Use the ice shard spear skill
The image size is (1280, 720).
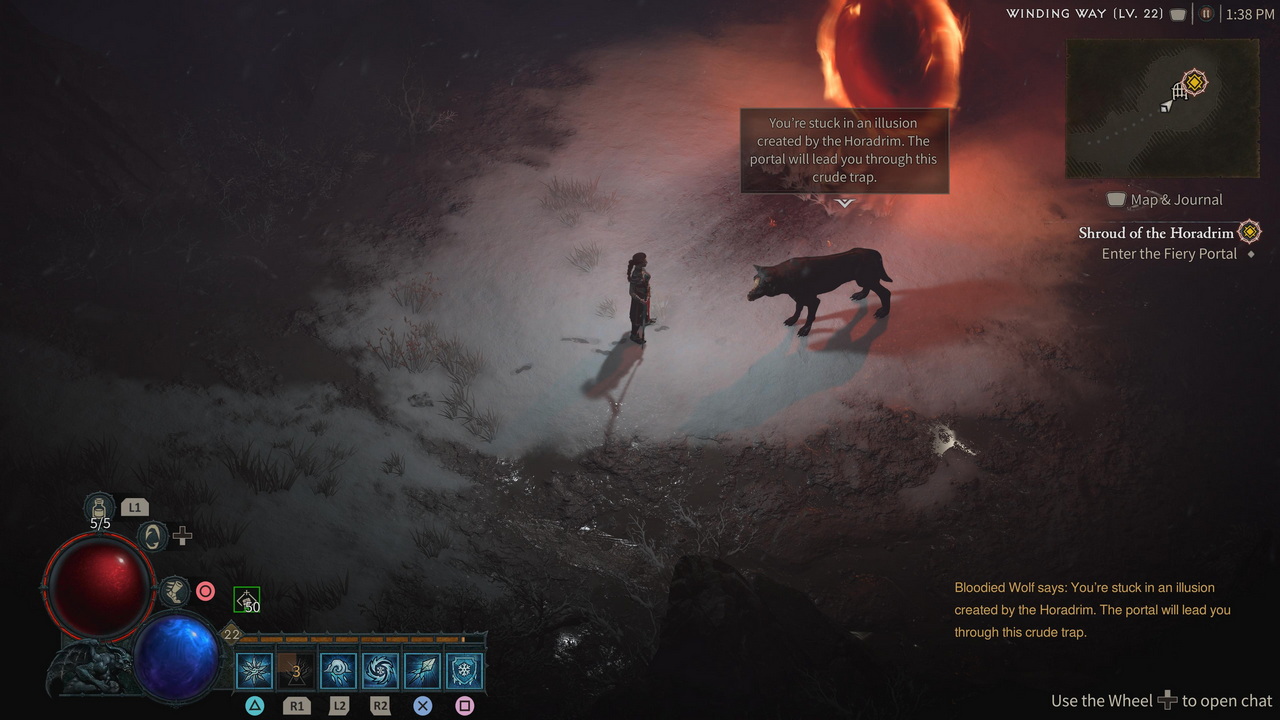(422, 671)
